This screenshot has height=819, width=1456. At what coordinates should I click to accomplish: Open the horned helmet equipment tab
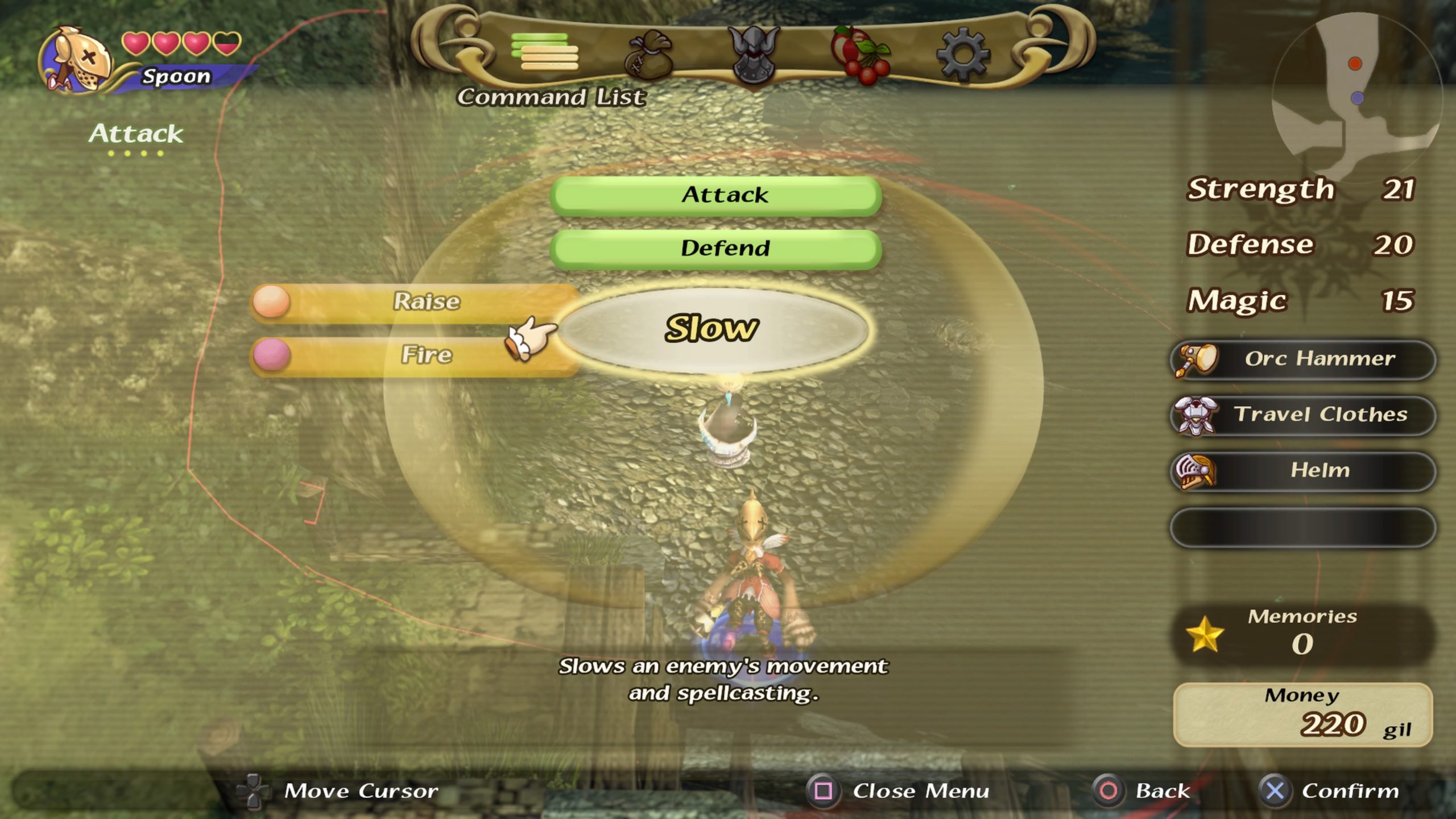pos(754,55)
